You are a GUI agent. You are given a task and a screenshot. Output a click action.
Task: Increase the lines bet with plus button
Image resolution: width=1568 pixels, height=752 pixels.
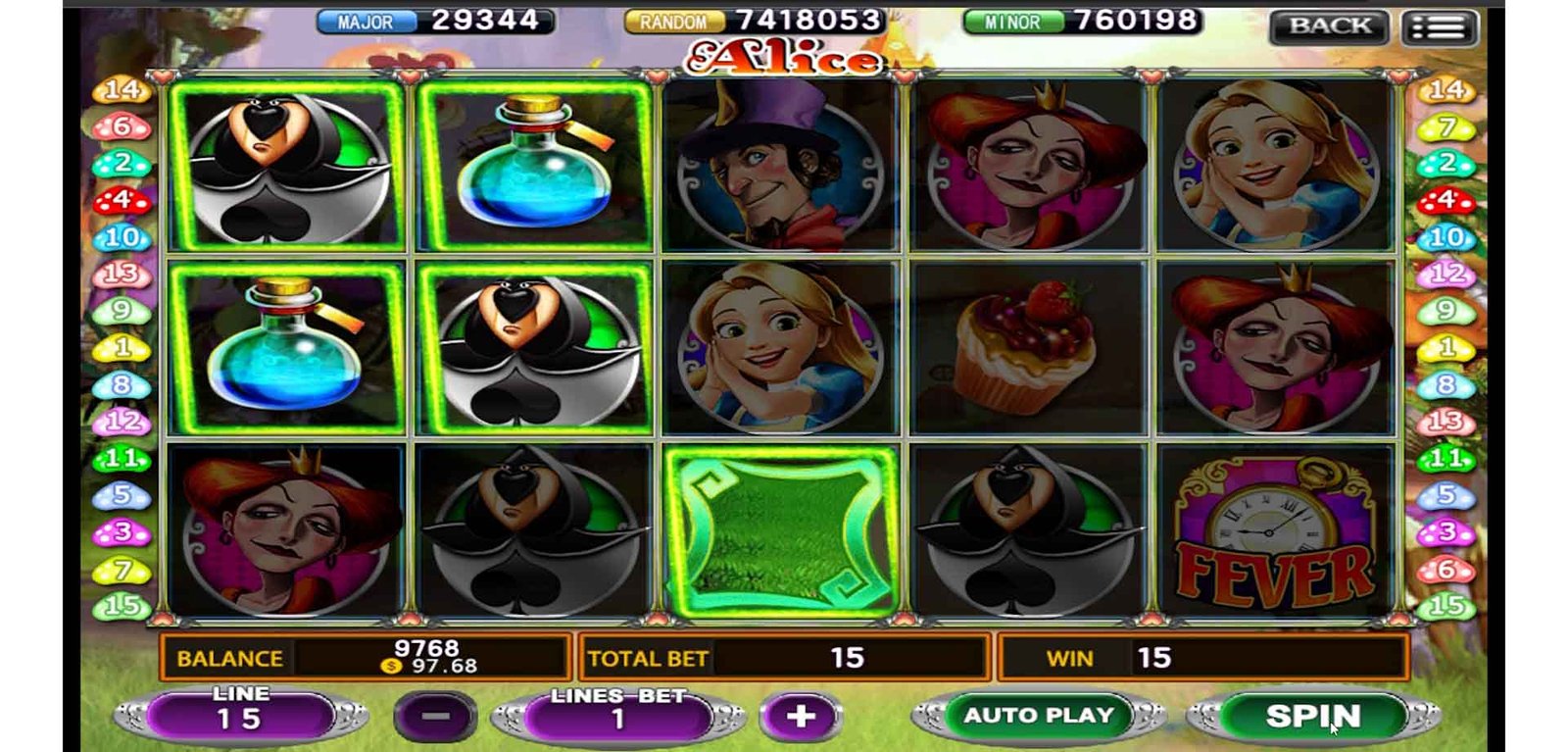tap(800, 716)
